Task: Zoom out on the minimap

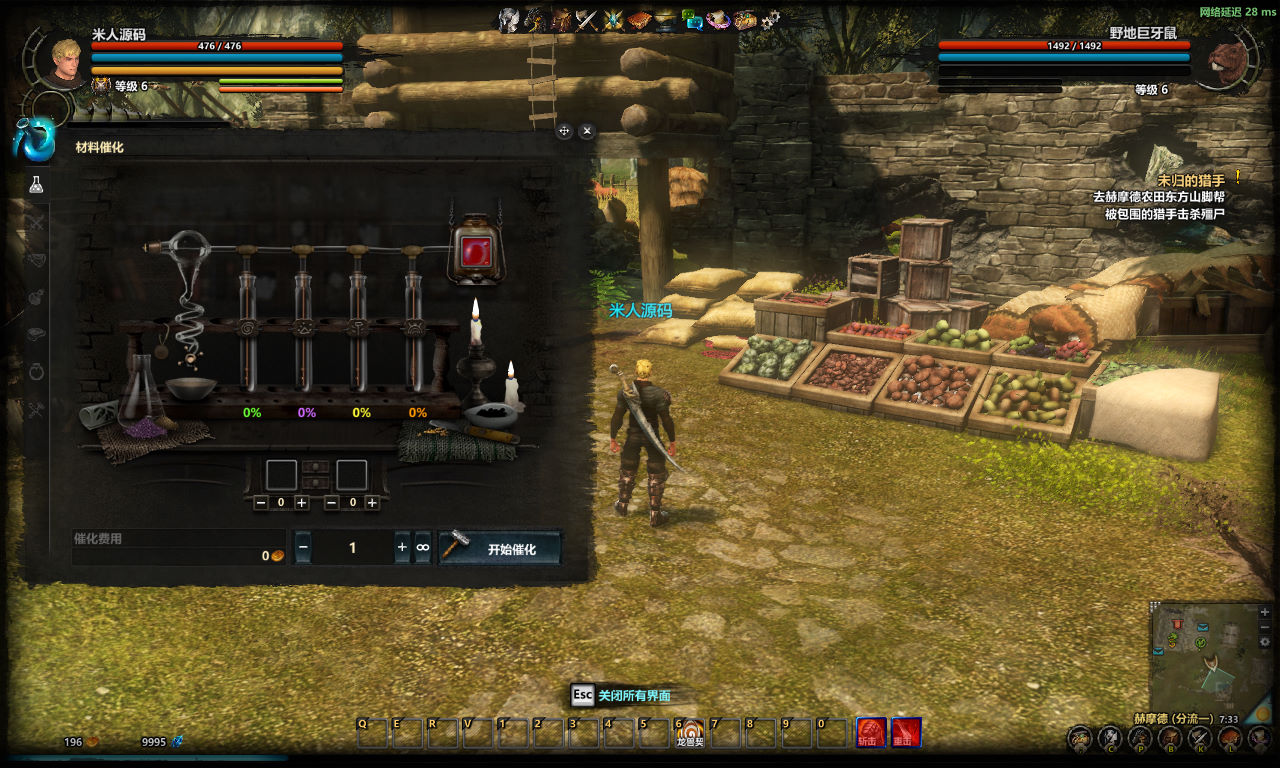Action: click(x=1265, y=627)
